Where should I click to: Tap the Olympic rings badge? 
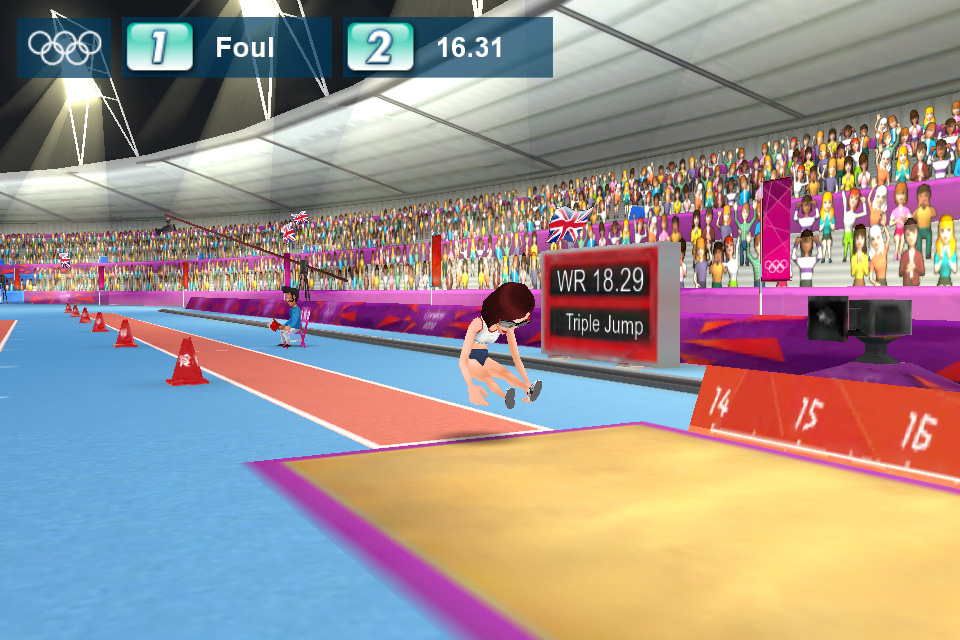click(65, 46)
